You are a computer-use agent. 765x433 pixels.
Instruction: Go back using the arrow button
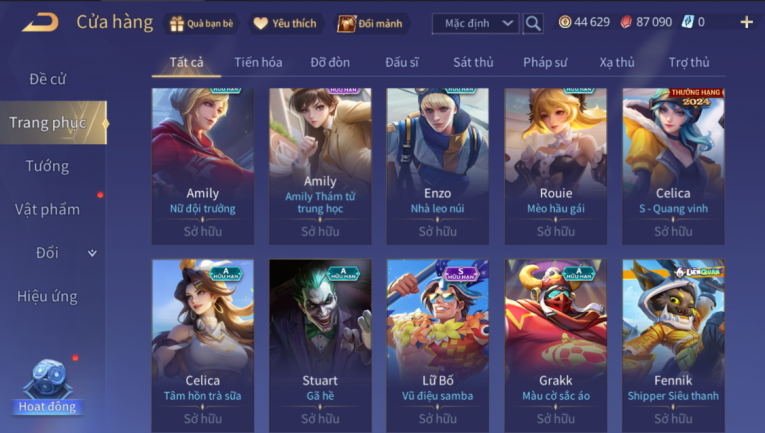(40, 22)
